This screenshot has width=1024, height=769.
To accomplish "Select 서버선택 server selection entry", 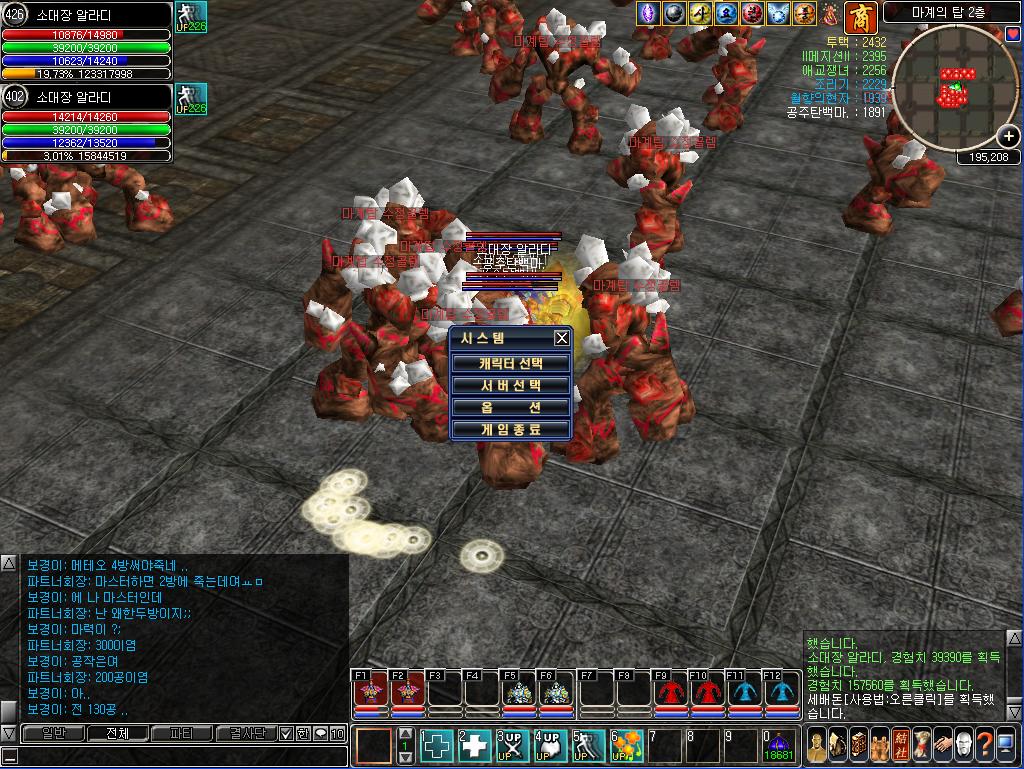I will point(511,385).
